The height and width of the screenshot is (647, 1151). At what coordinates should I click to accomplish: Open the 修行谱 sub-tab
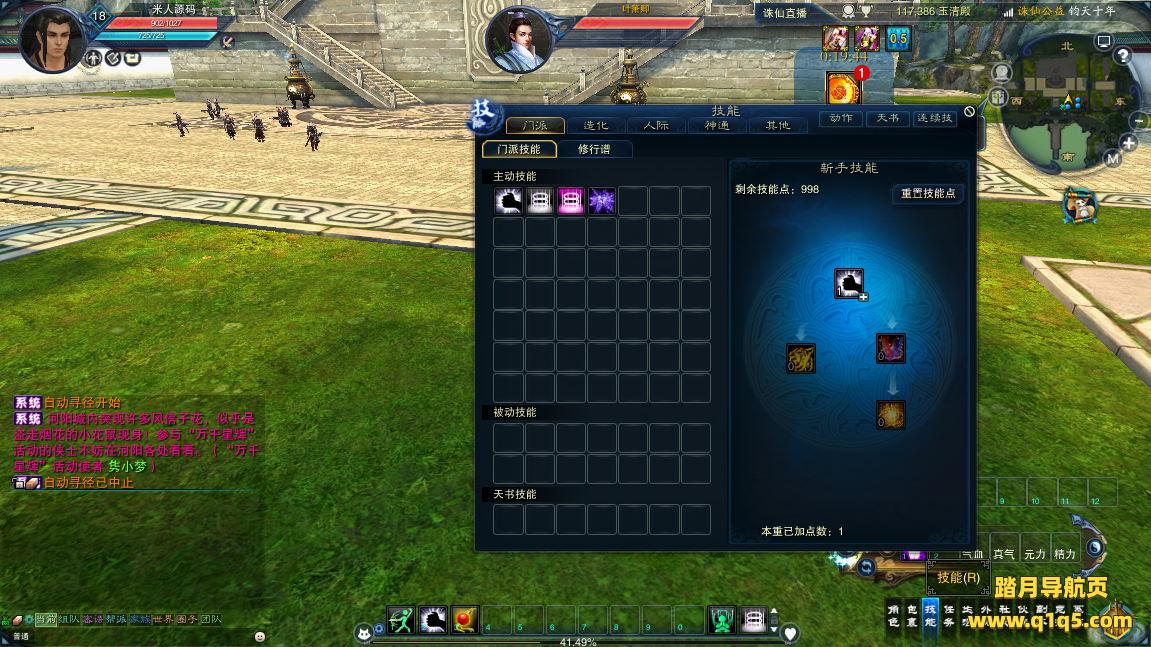click(593, 149)
